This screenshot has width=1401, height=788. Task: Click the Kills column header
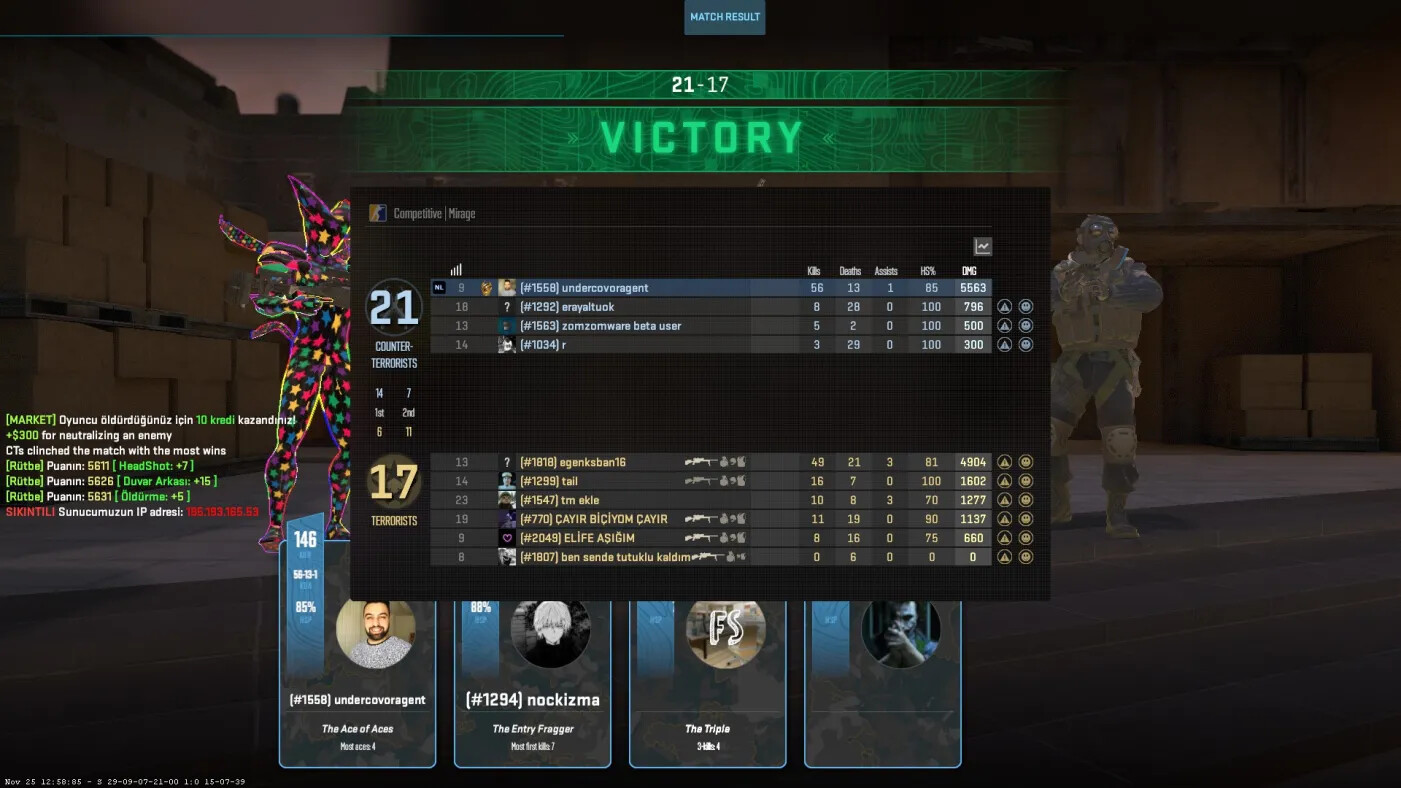[x=814, y=271]
